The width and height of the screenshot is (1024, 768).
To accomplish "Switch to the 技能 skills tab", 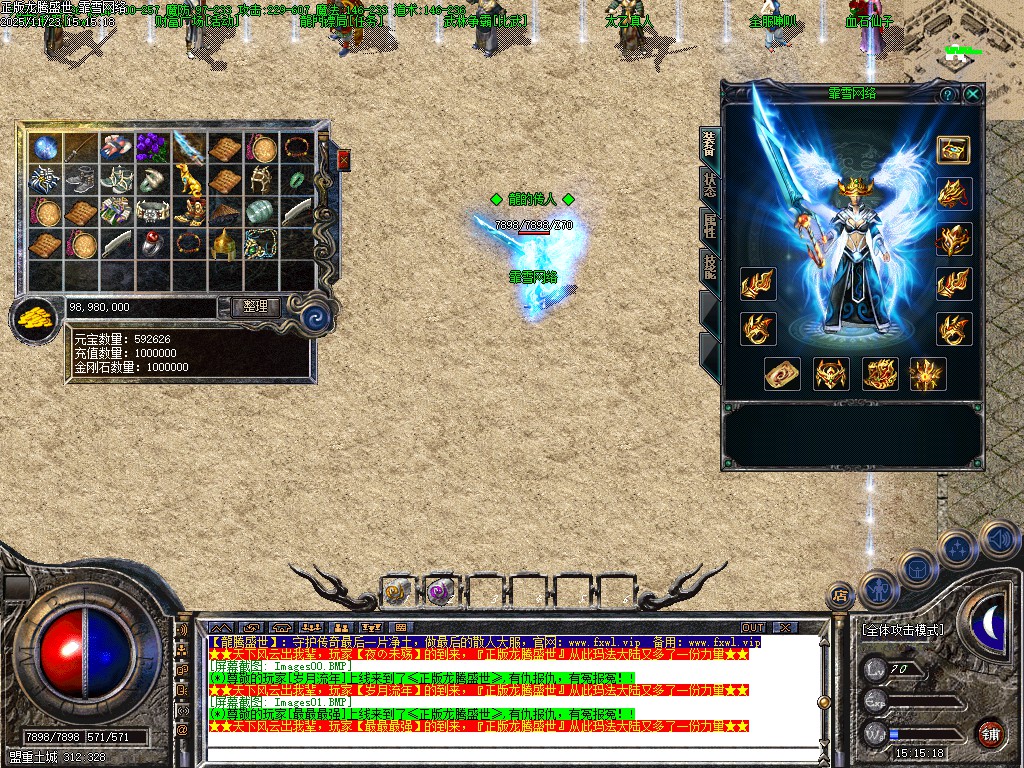I will (x=709, y=267).
